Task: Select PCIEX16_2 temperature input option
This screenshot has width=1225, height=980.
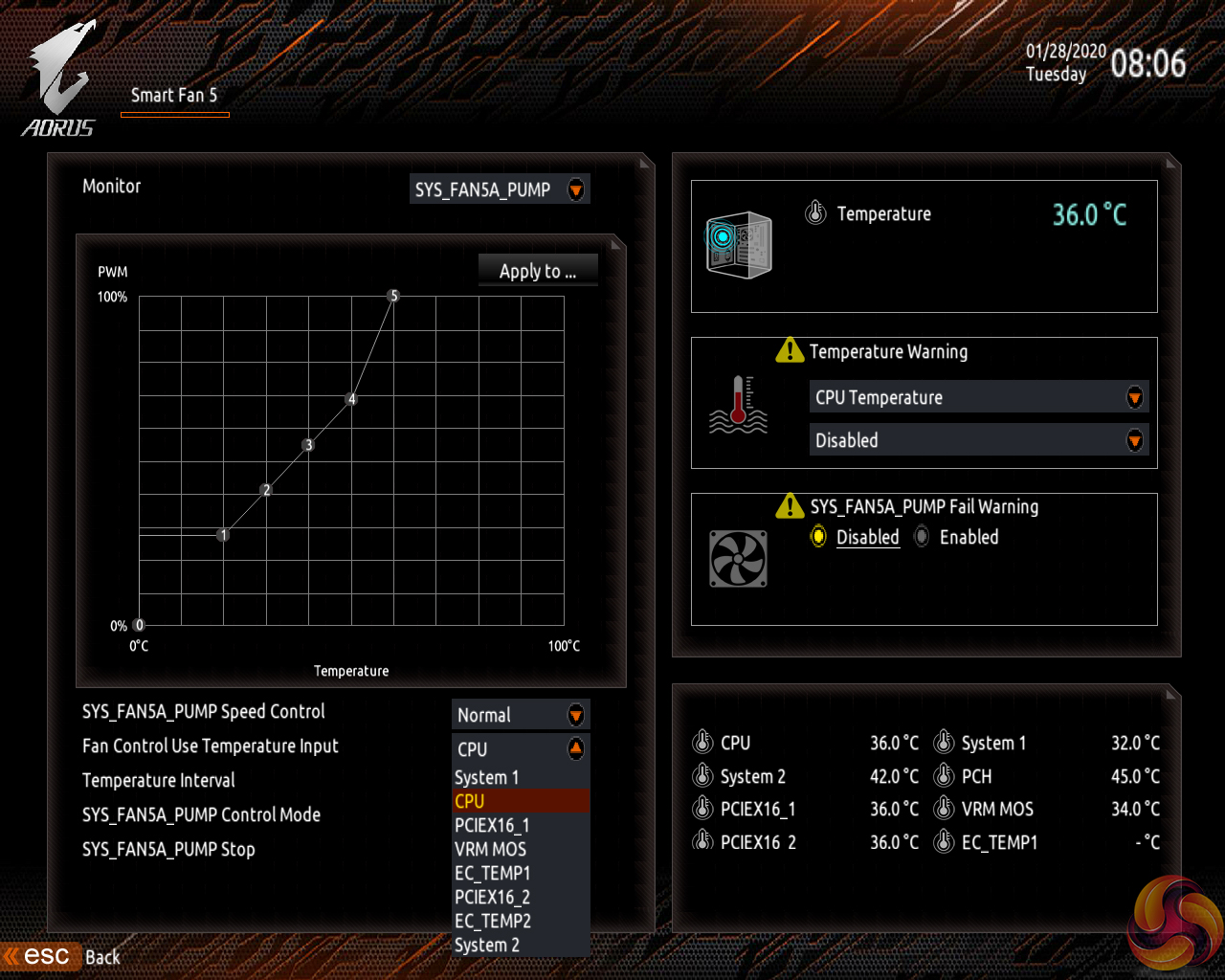Action: [x=492, y=897]
